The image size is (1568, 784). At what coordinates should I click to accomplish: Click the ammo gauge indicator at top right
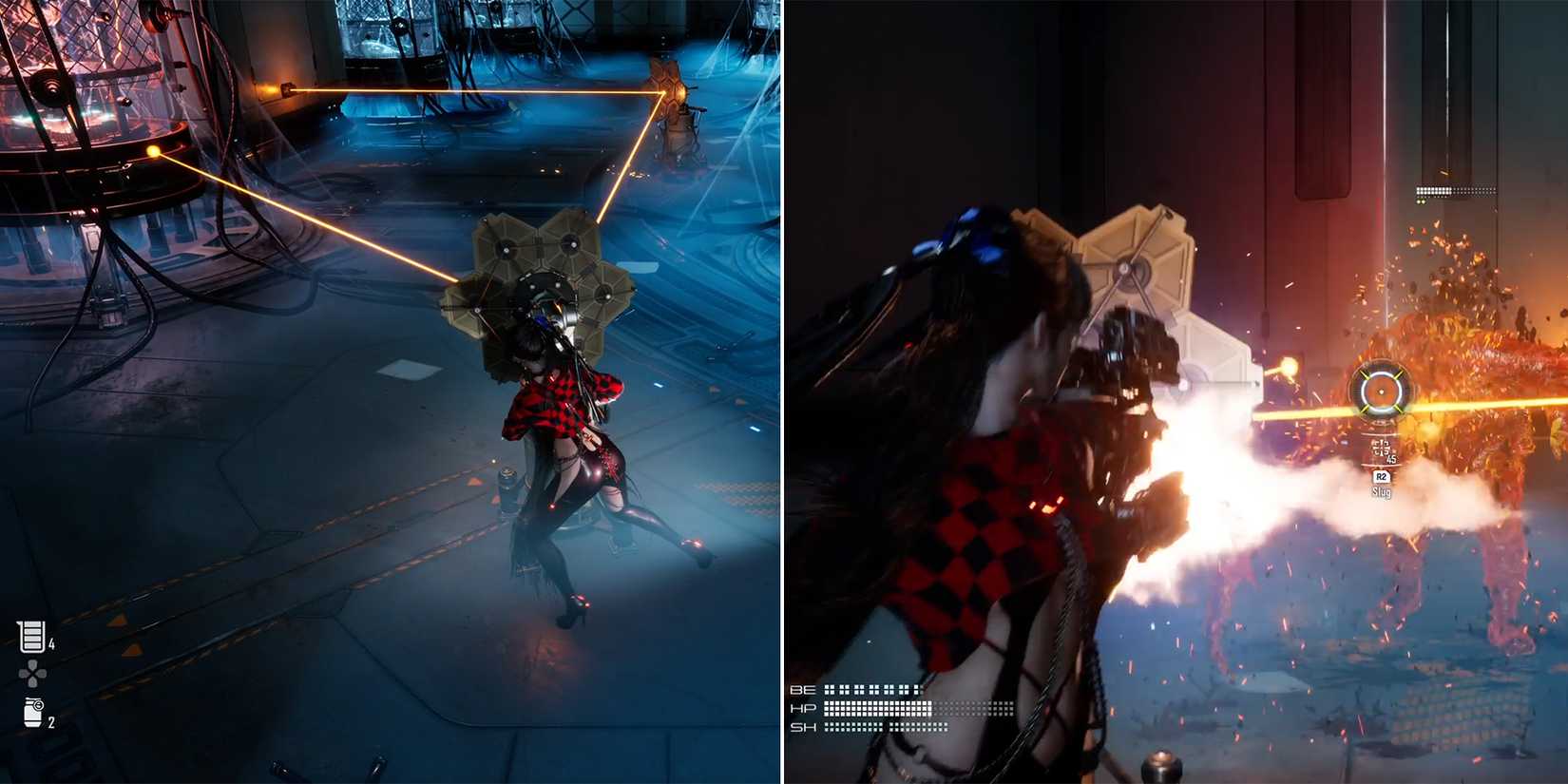tap(1453, 189)
